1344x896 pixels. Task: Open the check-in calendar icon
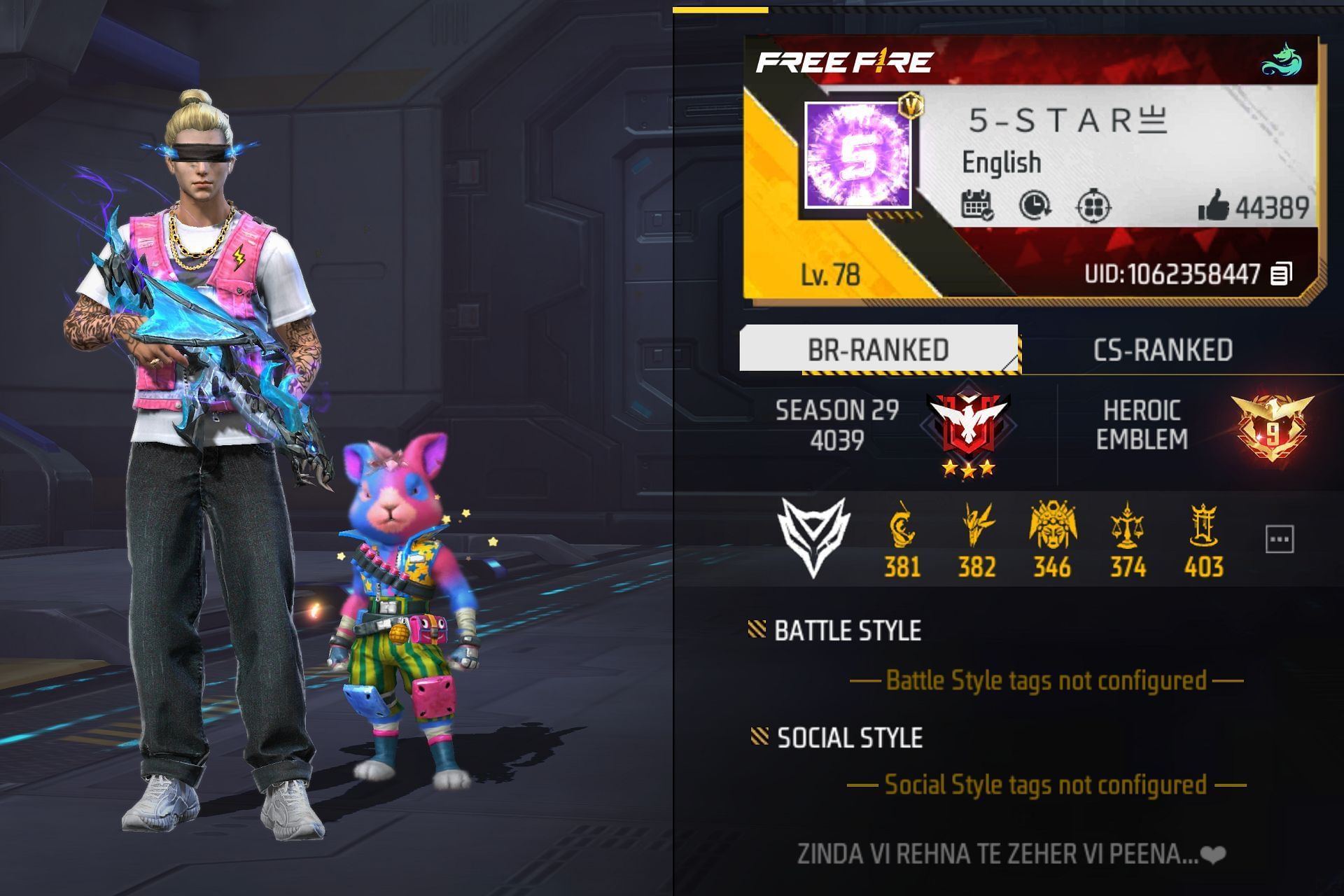[x=977, y=206]
